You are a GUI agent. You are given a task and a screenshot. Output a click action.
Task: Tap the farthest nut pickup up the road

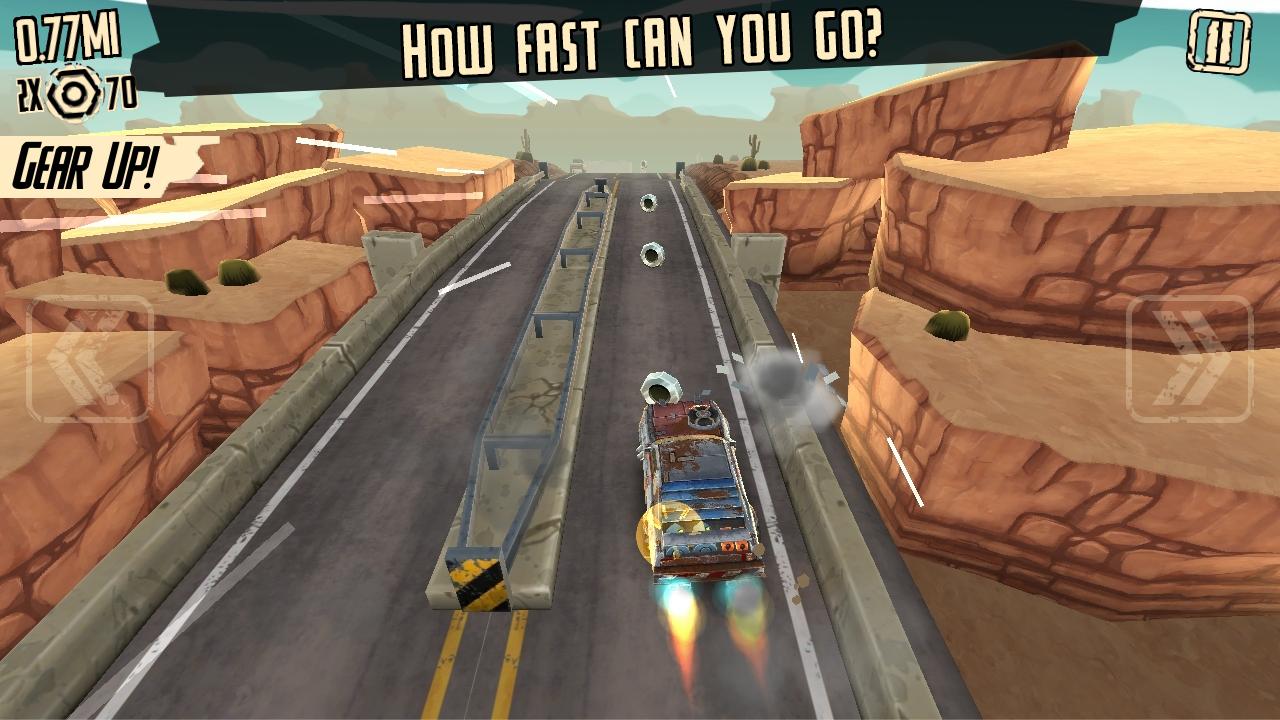click(x=650, y=204)
